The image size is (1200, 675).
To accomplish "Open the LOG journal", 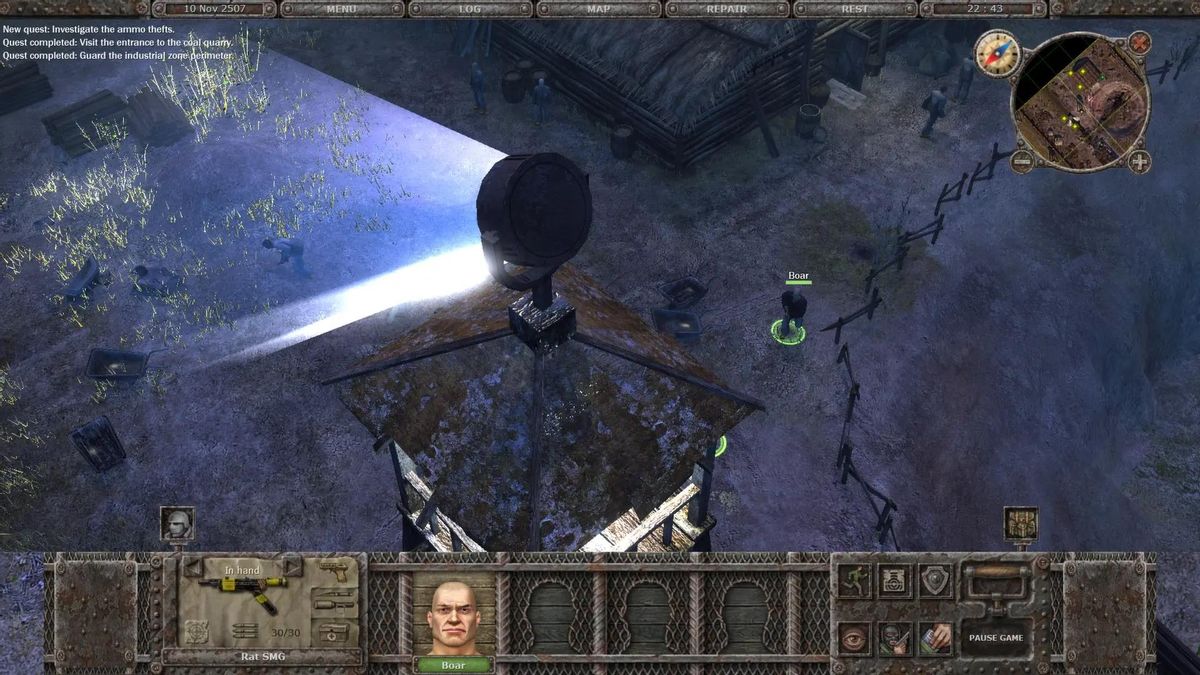I will point(470,9).
